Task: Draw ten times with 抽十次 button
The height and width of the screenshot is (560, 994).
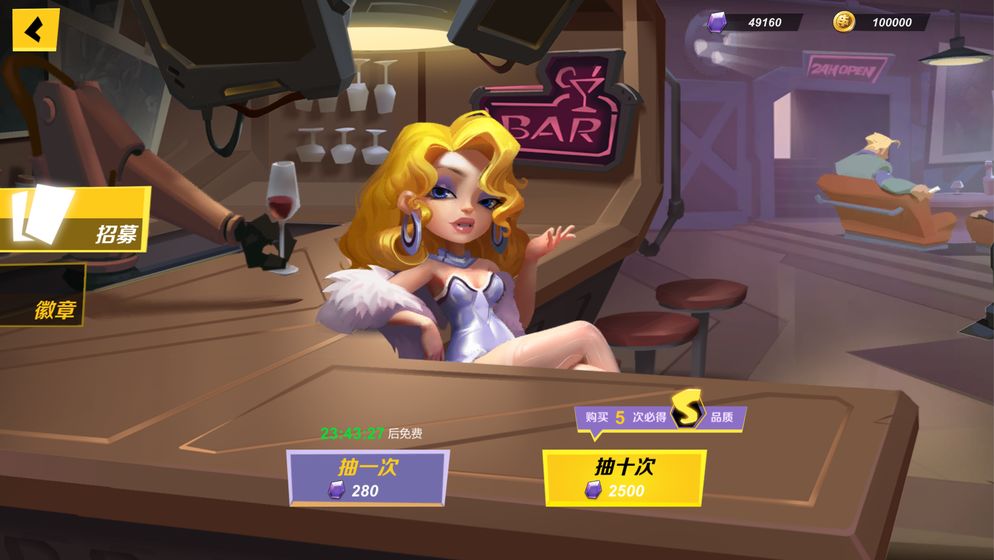Action: coord(624,478)
